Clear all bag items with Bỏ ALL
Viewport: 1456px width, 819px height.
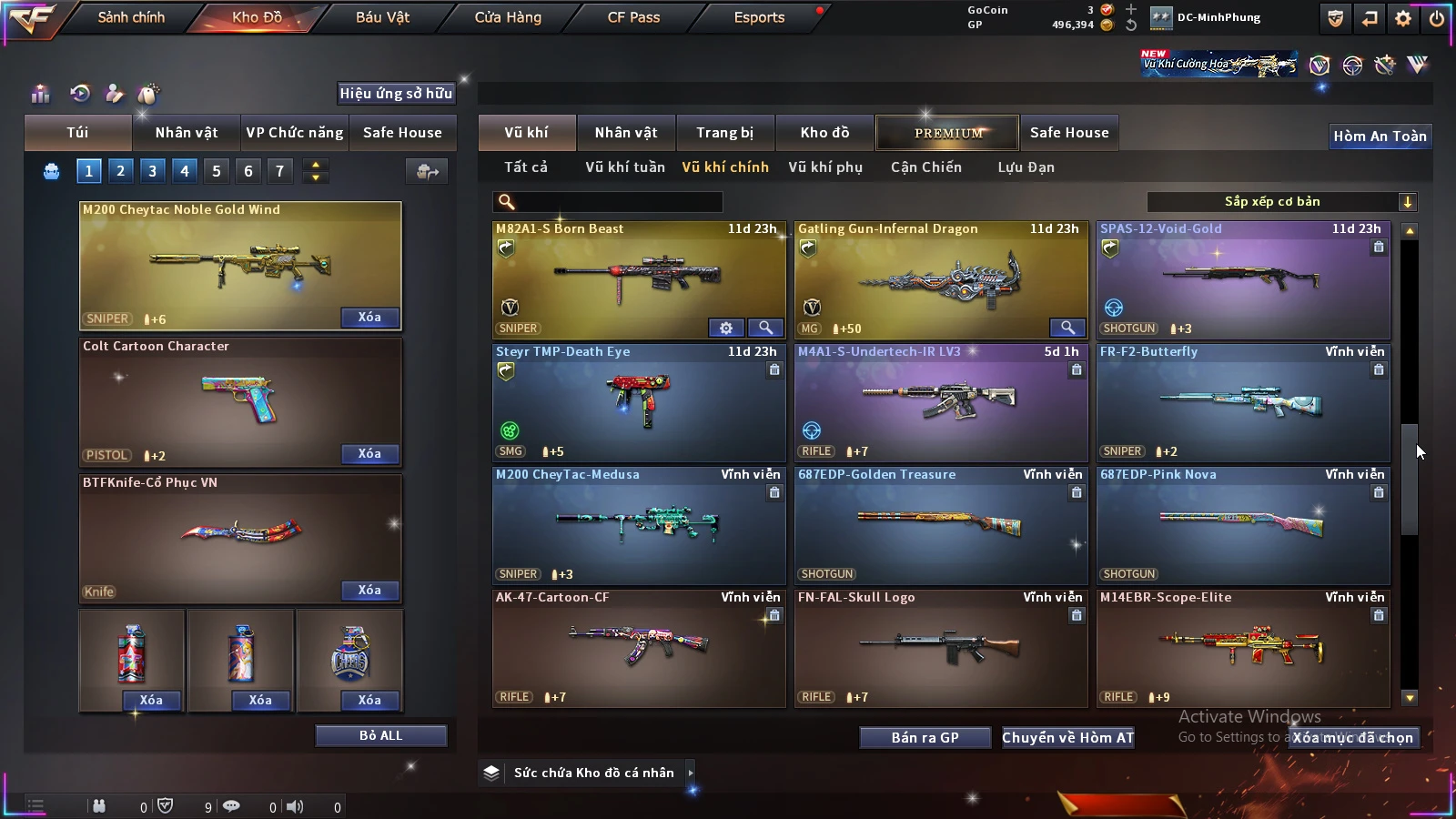[x=380, y=735]
